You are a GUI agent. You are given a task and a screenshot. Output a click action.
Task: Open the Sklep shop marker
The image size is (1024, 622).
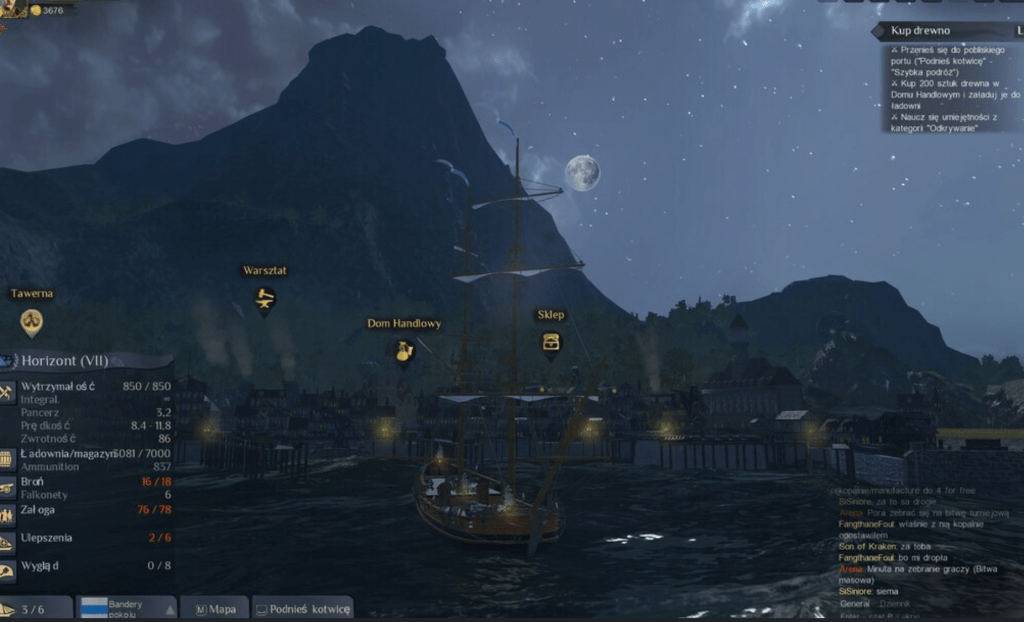pyautogui.click(x=551, y=342)
